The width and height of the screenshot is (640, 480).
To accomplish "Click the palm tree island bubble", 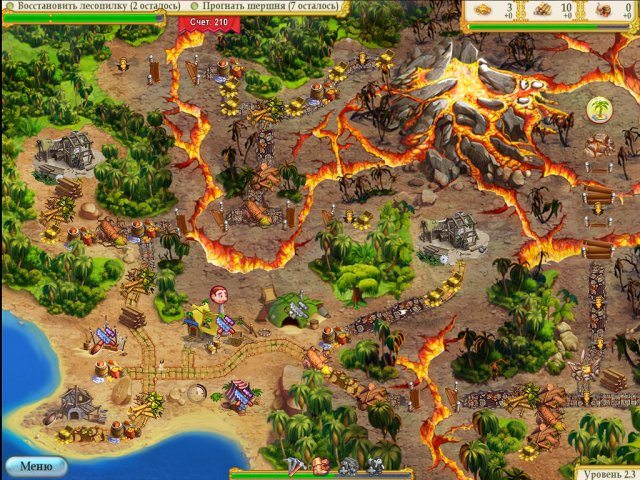I will tap(599, 108).
